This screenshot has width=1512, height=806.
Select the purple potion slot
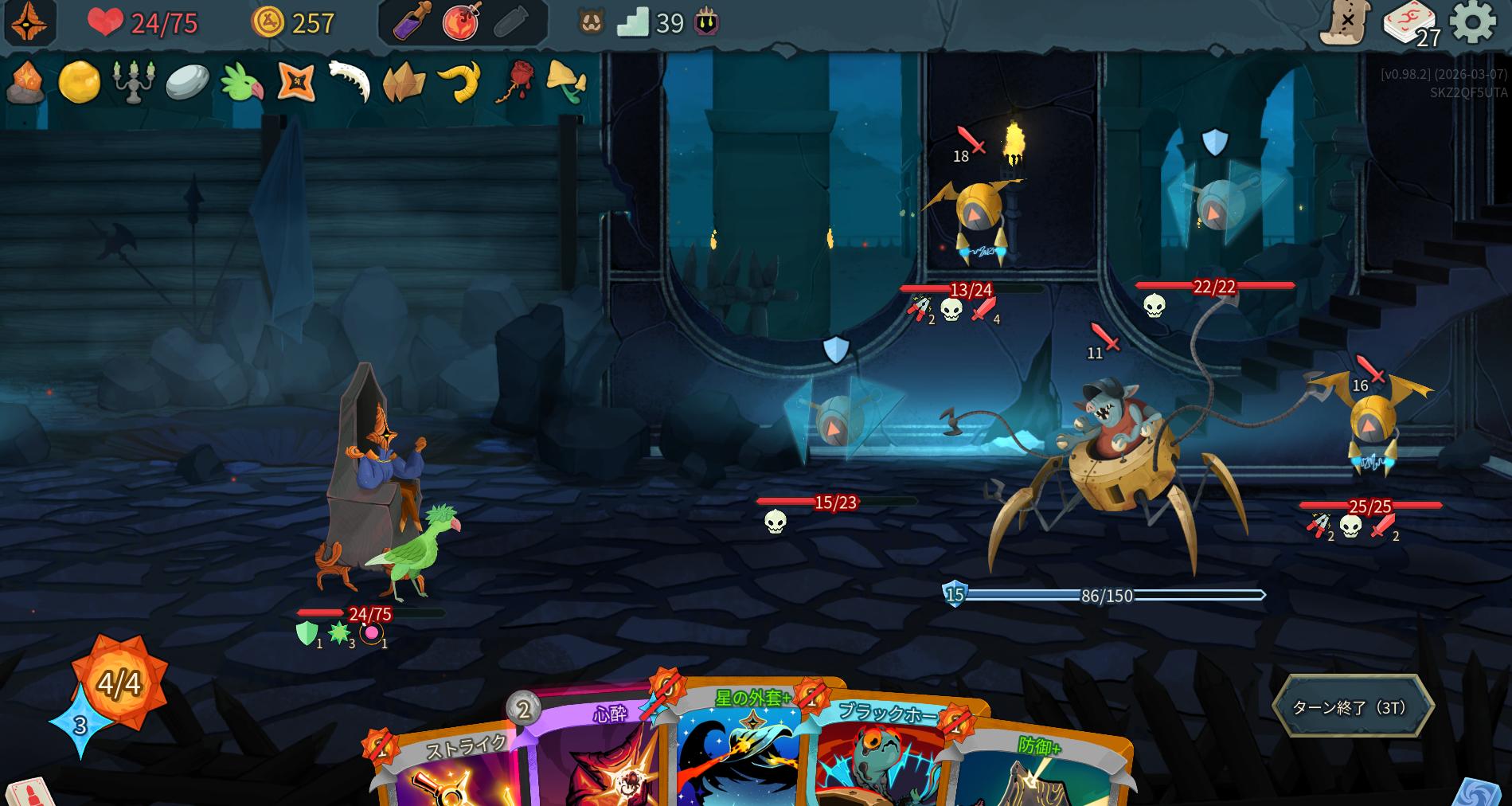click(x=412, y=23)
